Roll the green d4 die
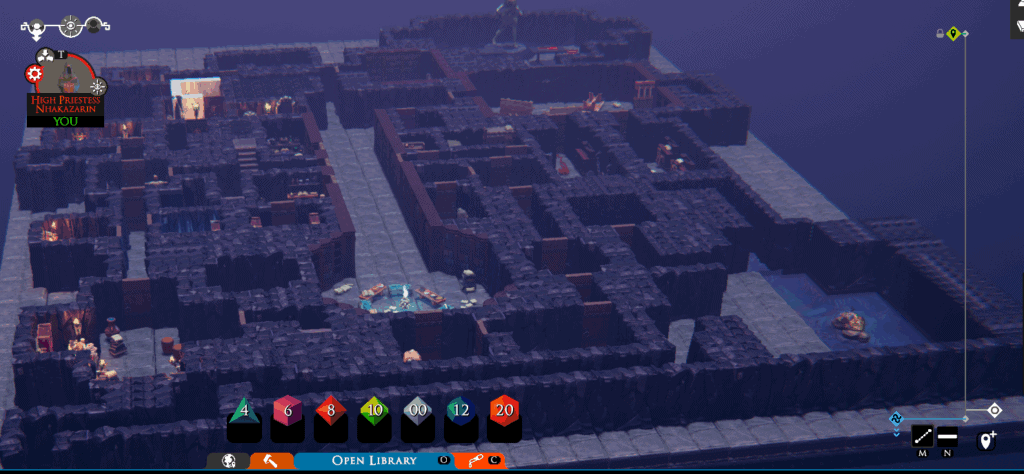Viewport: 1024px width, 474px height. coord(244,411)
